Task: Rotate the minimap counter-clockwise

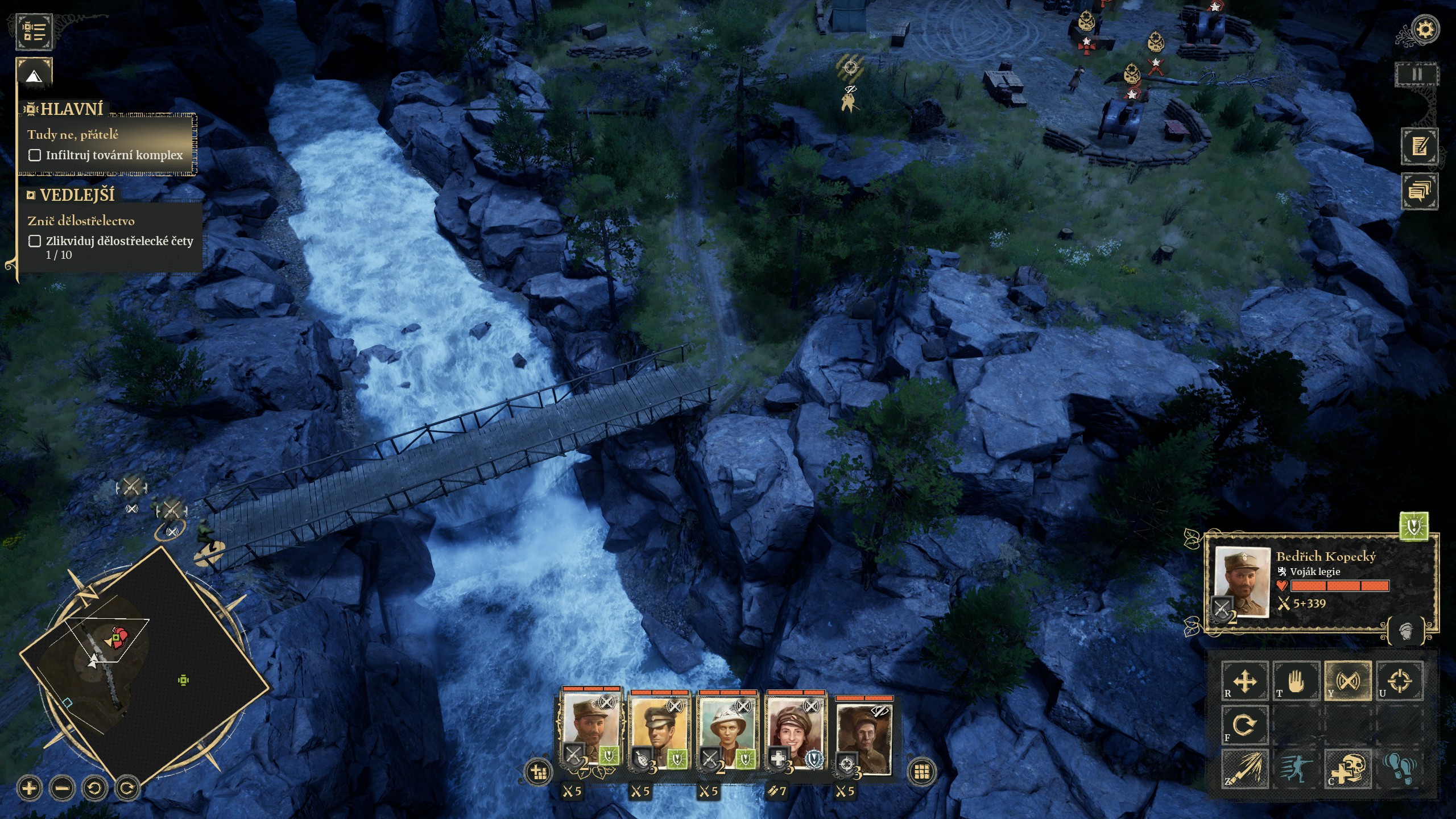Action: (94, 788)
